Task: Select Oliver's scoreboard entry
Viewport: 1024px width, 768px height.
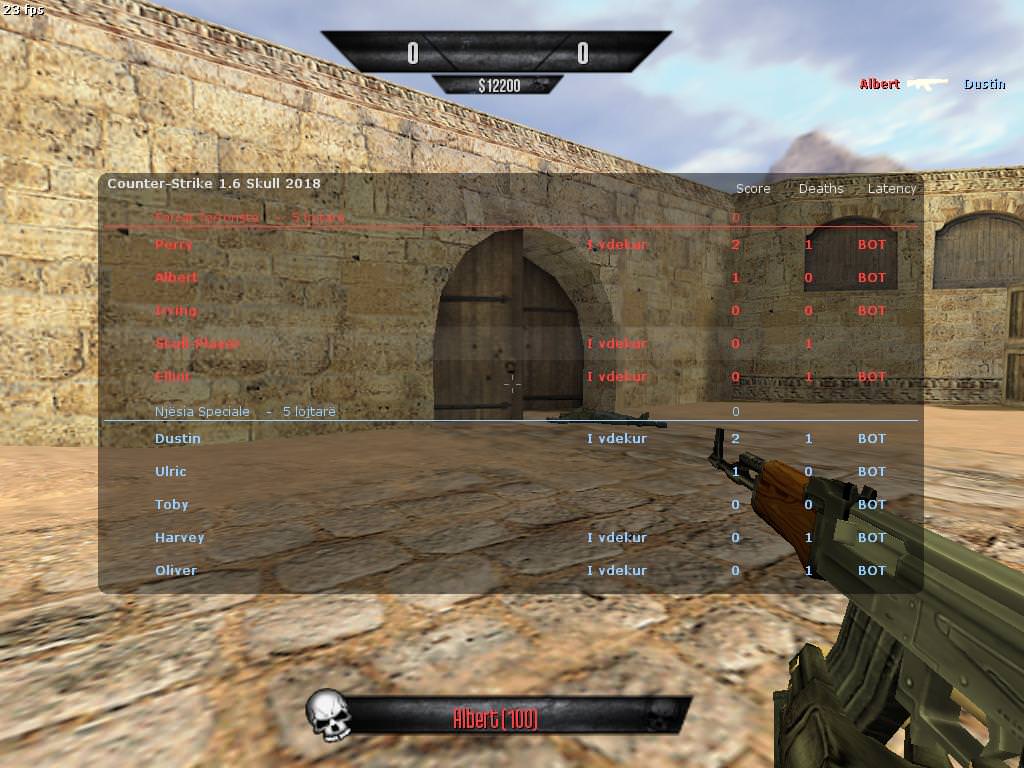Action: (x=176, y=570)
